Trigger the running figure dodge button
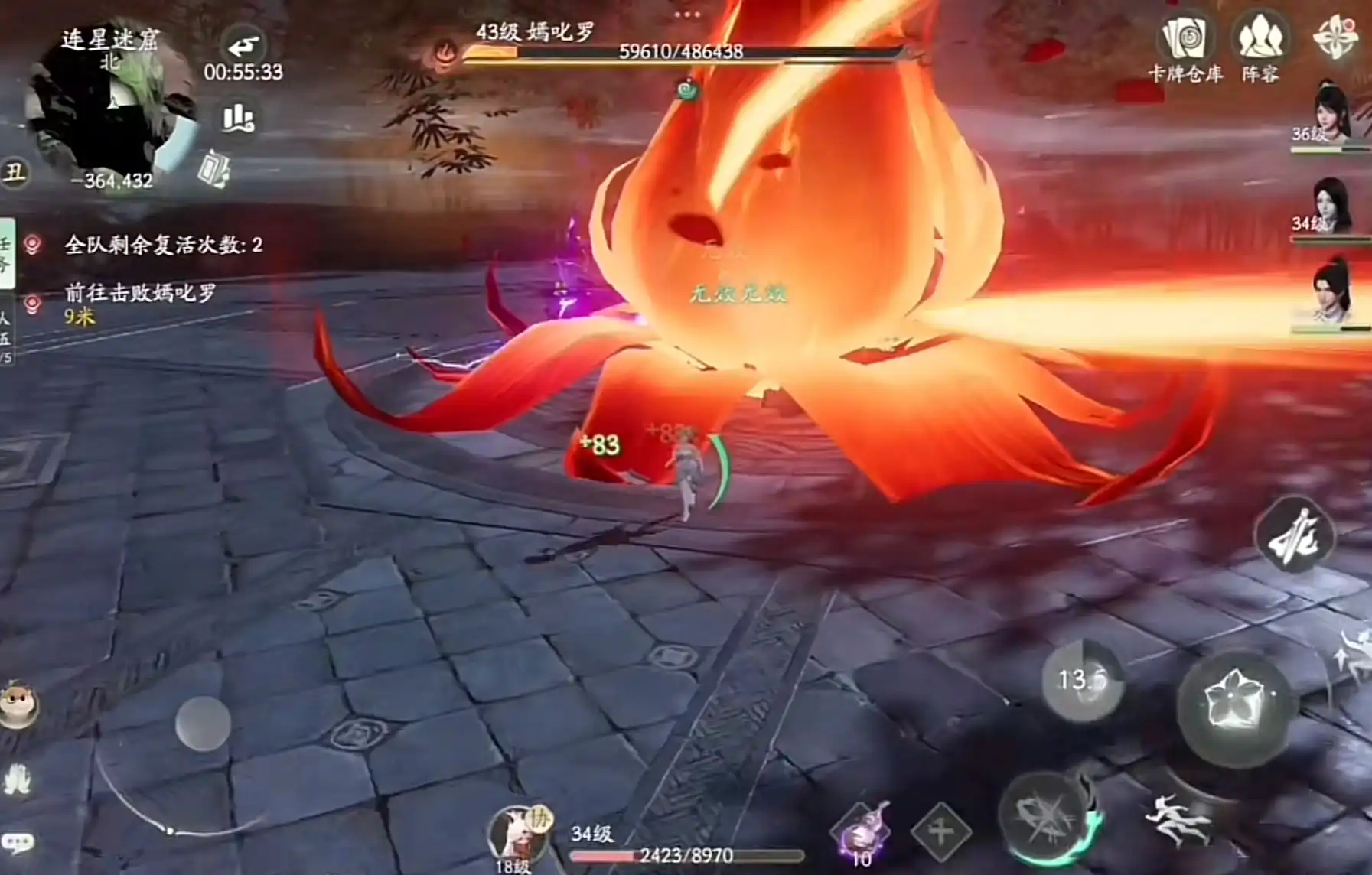The image size is (1372, 875). [1179, 822]
